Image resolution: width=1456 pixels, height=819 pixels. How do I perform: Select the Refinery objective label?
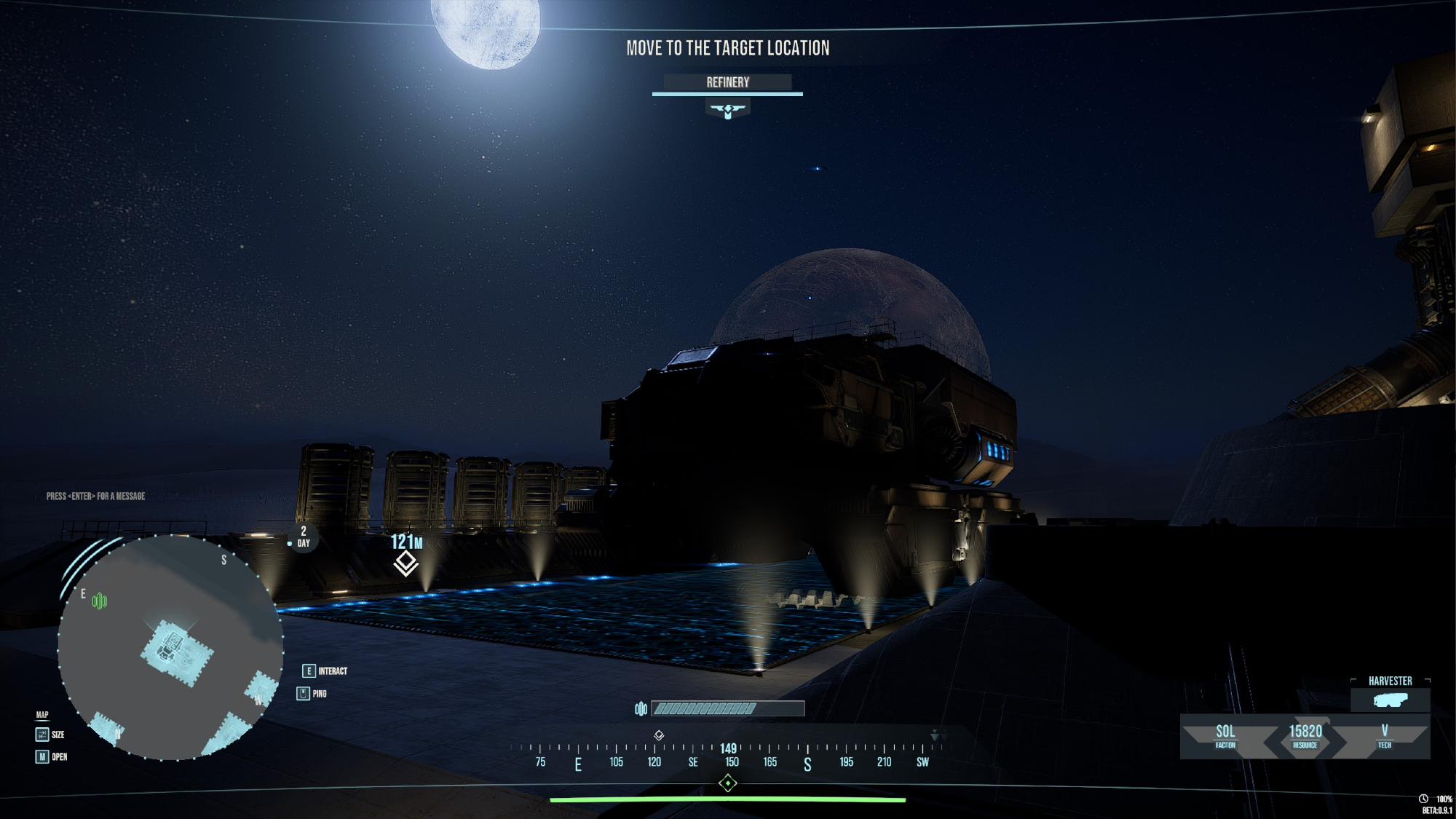727,82
